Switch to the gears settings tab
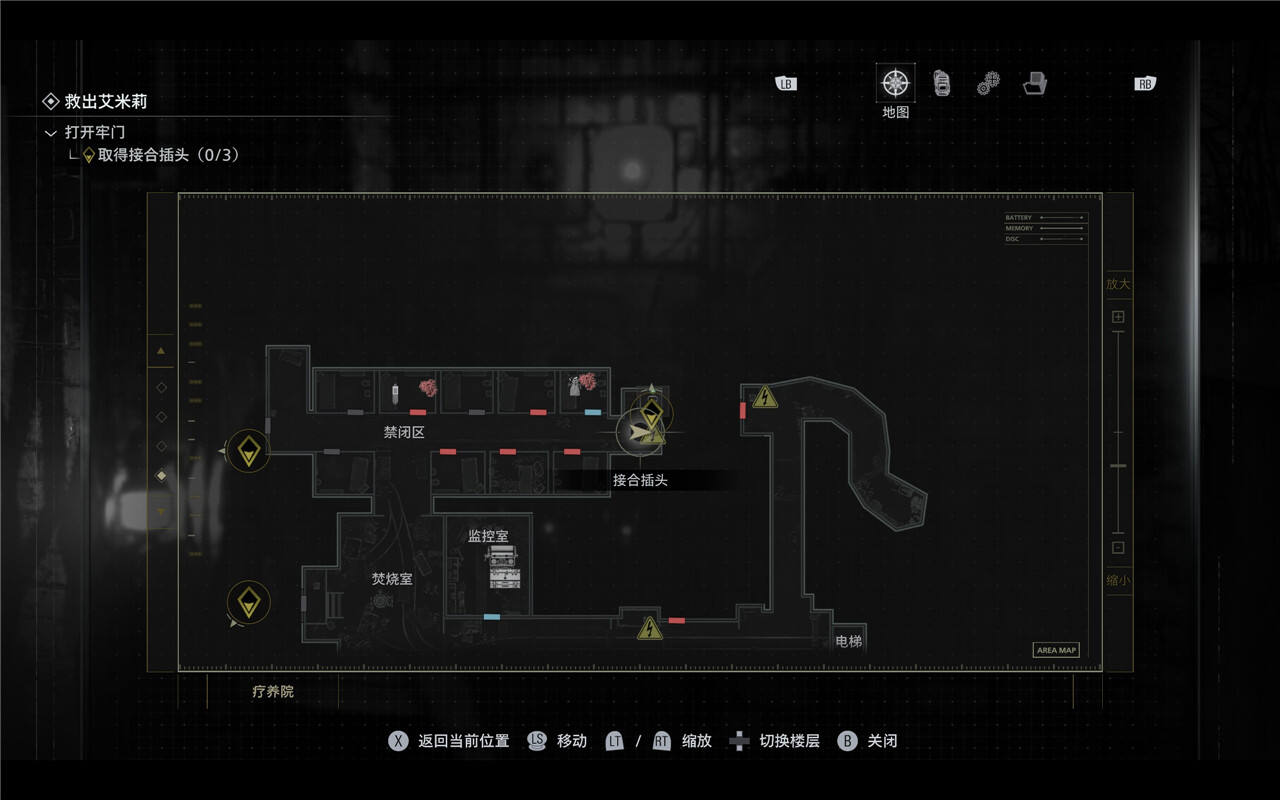Viewport: 1280px width, 800px height. (x=988, y=83)
